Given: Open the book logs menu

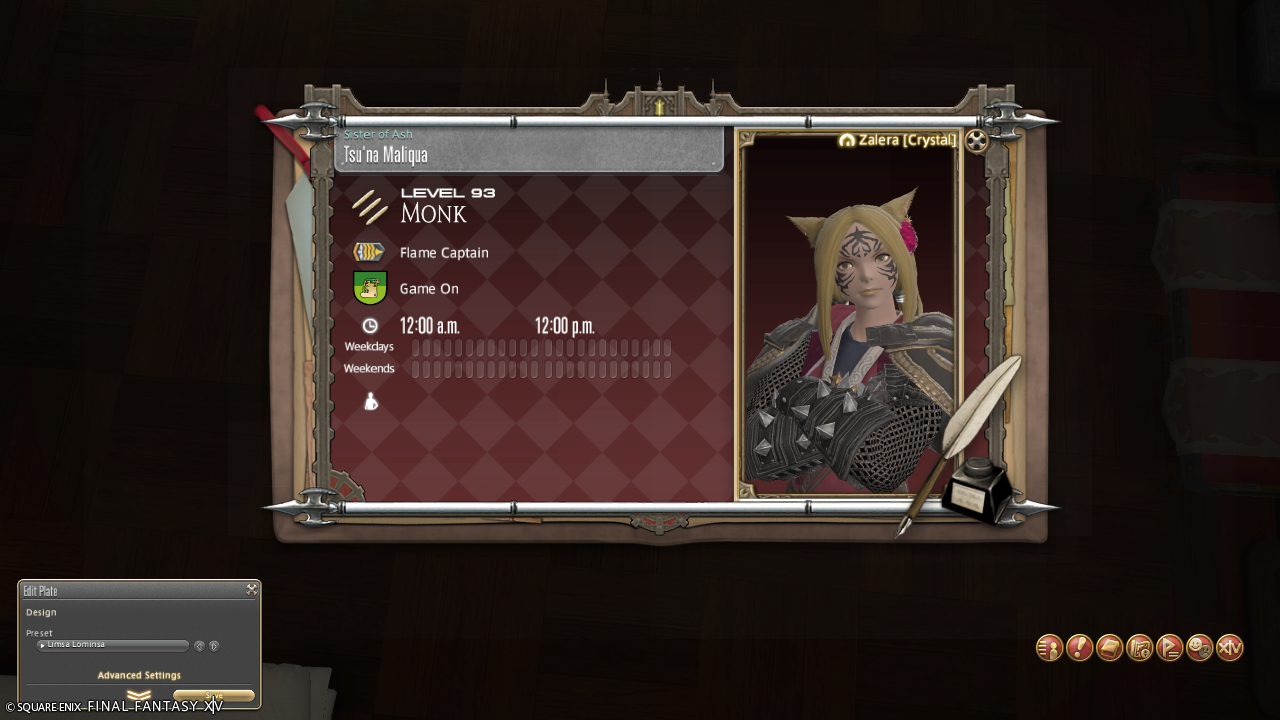Looking at the screenshot, I should click(1109, 648).
